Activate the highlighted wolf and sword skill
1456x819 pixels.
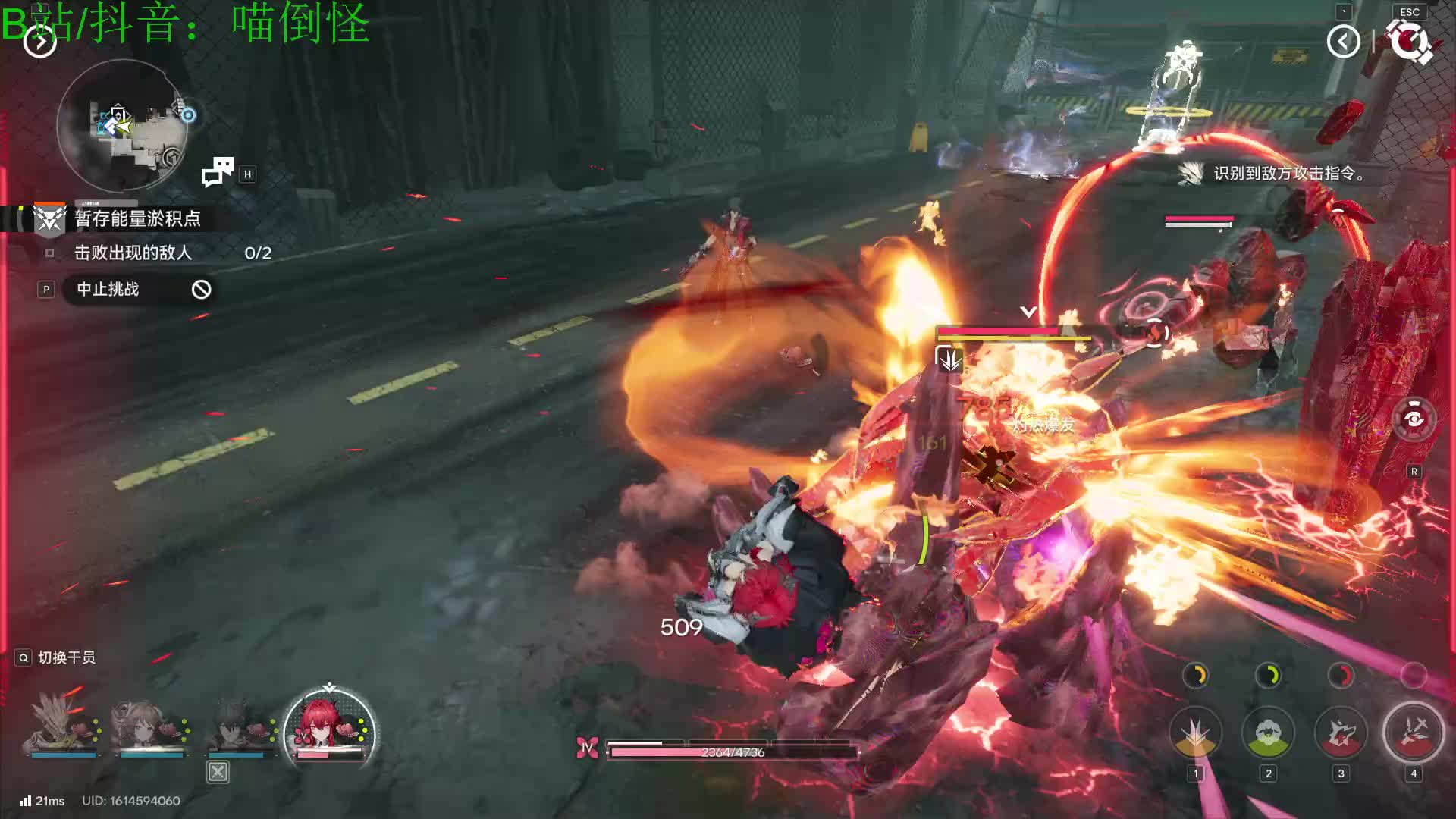point(1413,733)
